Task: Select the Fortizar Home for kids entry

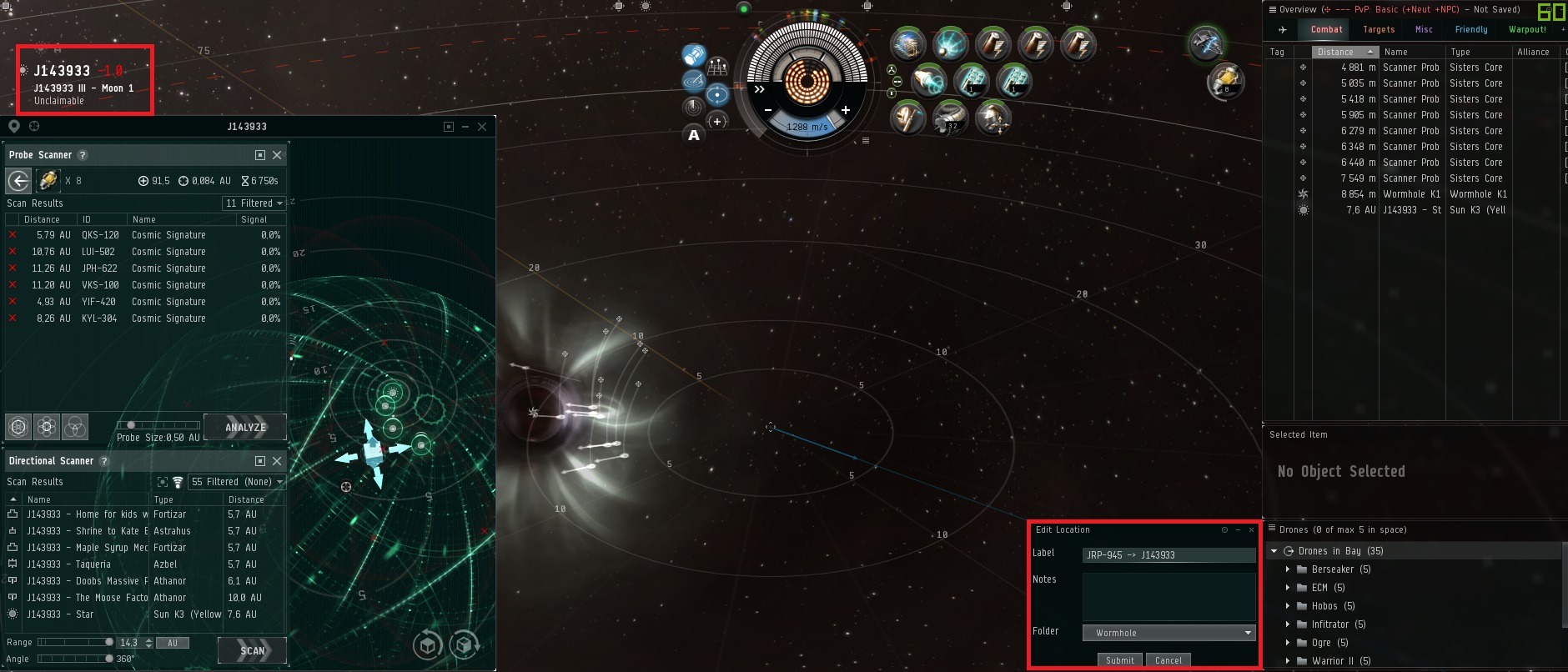Action: 88,514
